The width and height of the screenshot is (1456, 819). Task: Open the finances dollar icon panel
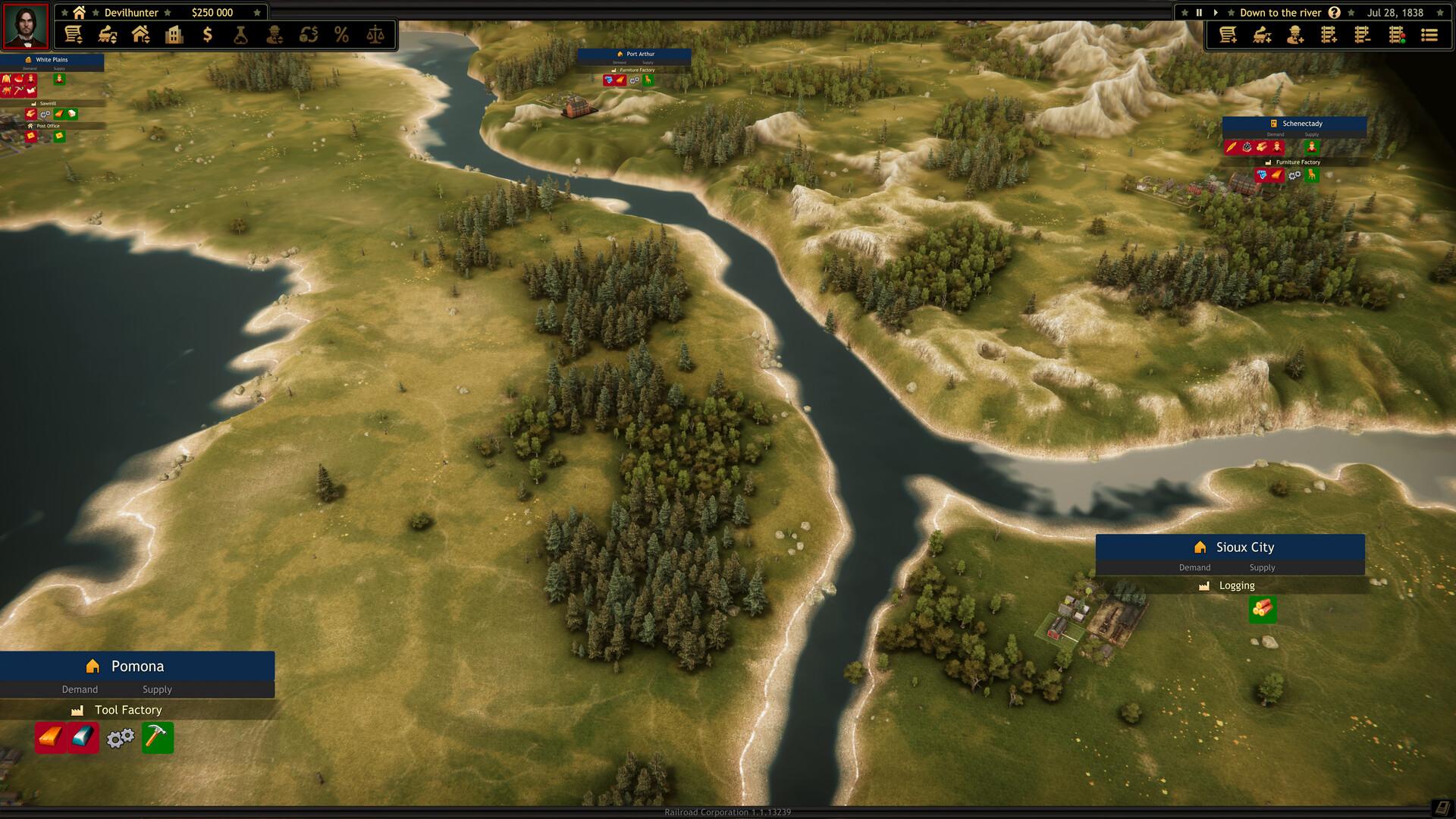[207, 35]
